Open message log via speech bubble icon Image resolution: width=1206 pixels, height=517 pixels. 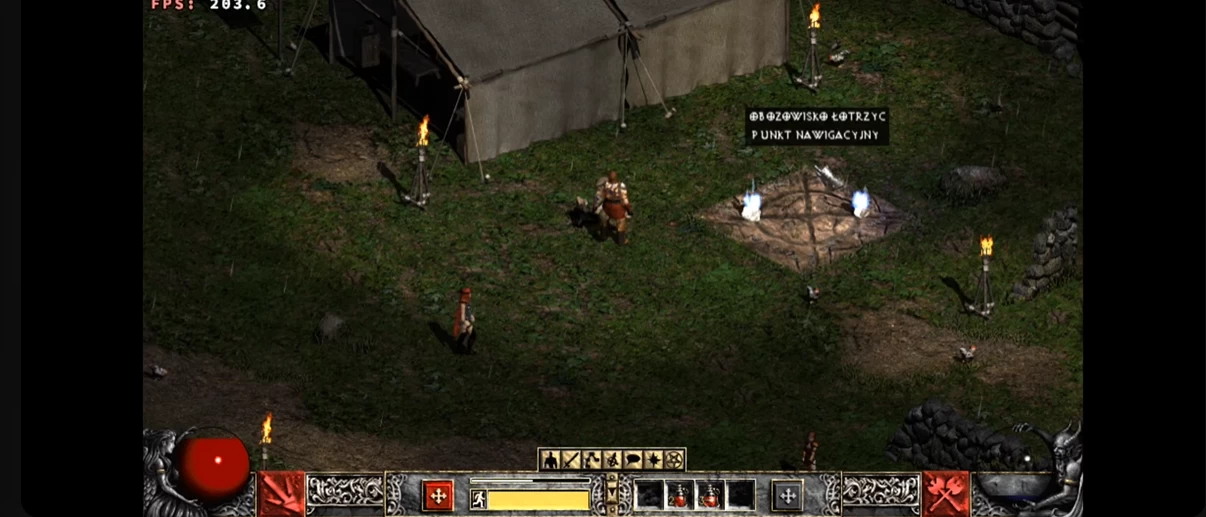coord(633,460)
